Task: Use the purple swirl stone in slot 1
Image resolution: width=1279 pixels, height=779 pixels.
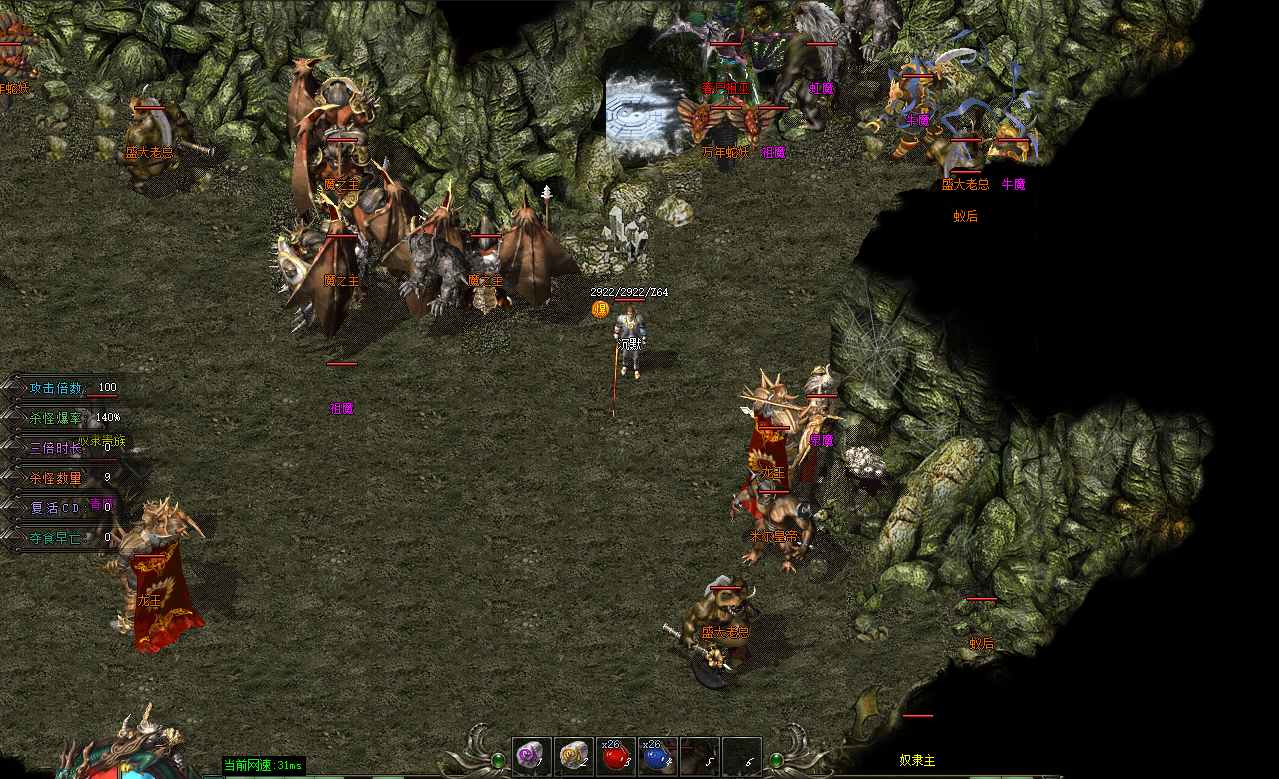Action: click(531, 757)
